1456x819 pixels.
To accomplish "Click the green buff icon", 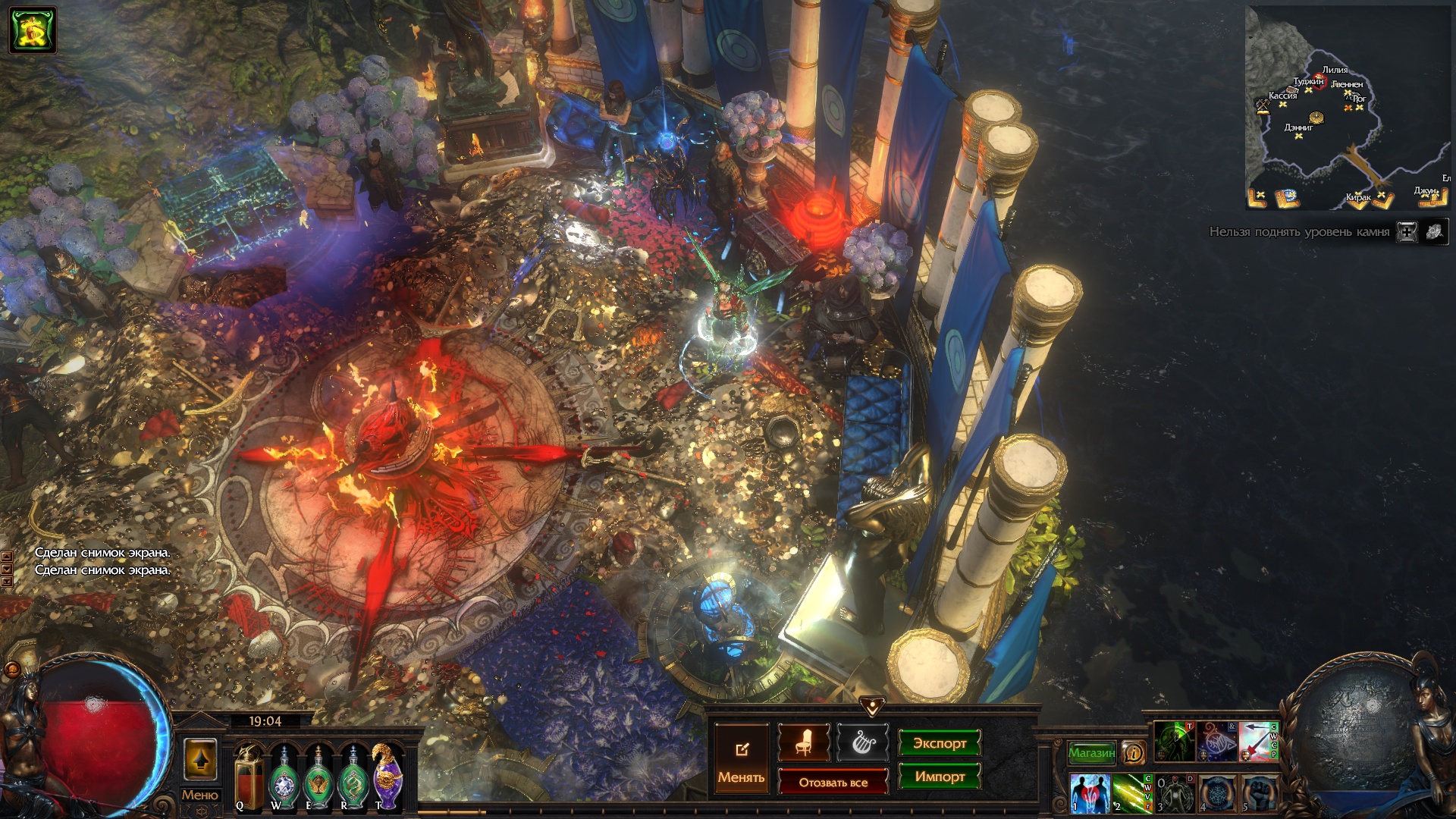I will pyautogui.click(x=33, y=30).
